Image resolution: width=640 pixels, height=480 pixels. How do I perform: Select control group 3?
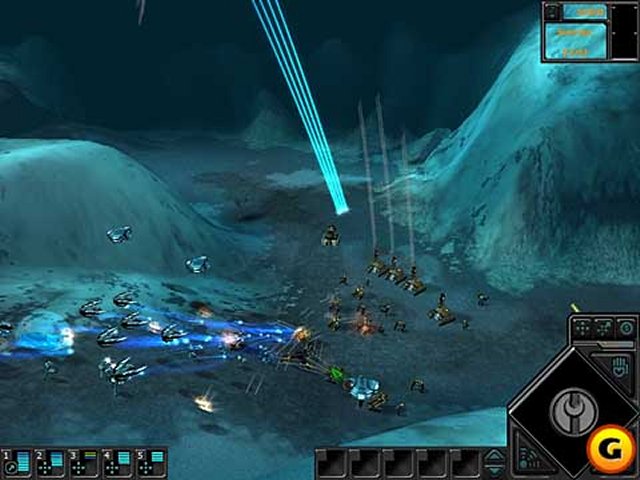[x=83, y=462]
